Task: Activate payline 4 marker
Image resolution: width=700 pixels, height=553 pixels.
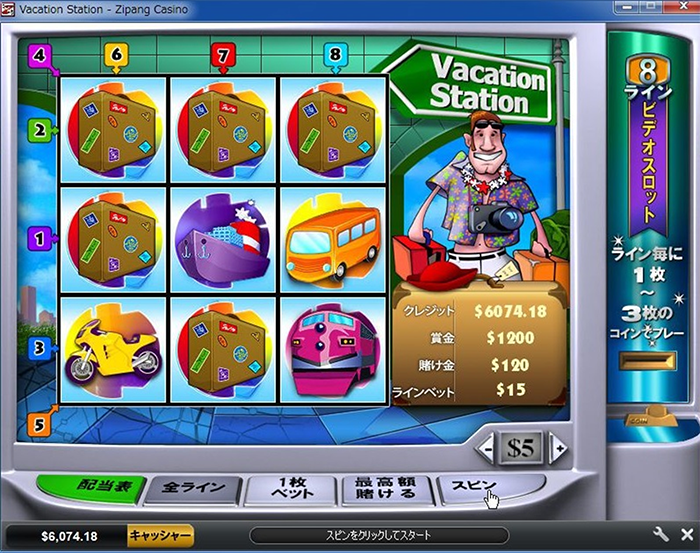Action: 40,54
